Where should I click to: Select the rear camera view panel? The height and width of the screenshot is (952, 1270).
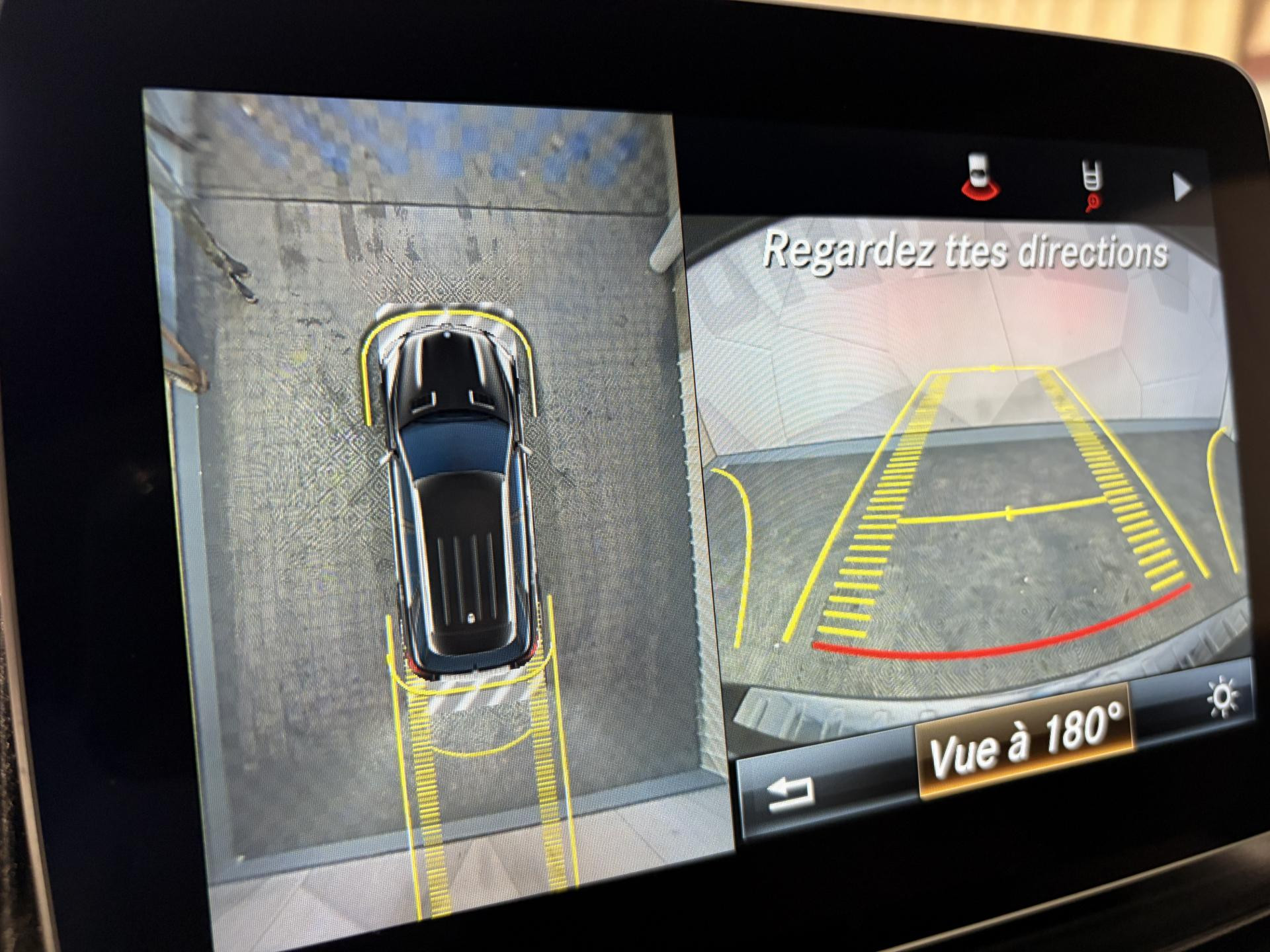tap(966, 463)
